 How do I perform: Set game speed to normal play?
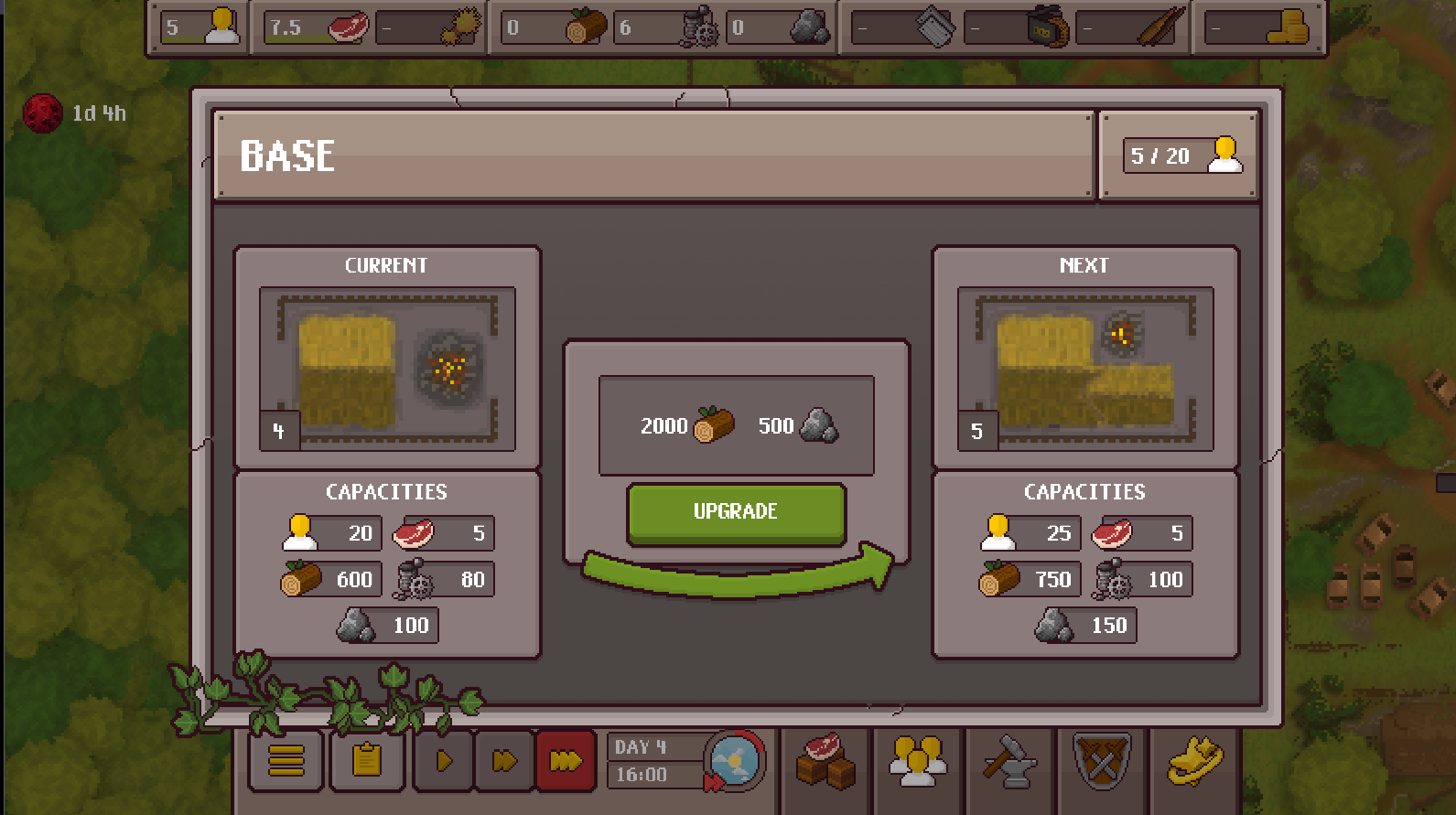pyautogui.click(x=444, y=760)
